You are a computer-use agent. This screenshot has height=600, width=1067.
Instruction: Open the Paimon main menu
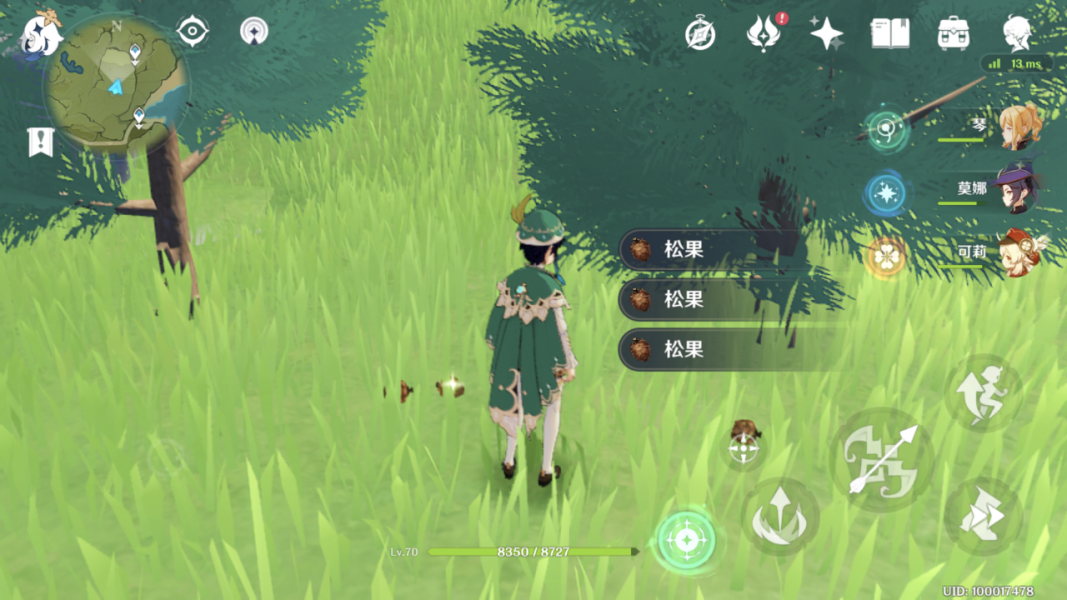coord(41,33)
